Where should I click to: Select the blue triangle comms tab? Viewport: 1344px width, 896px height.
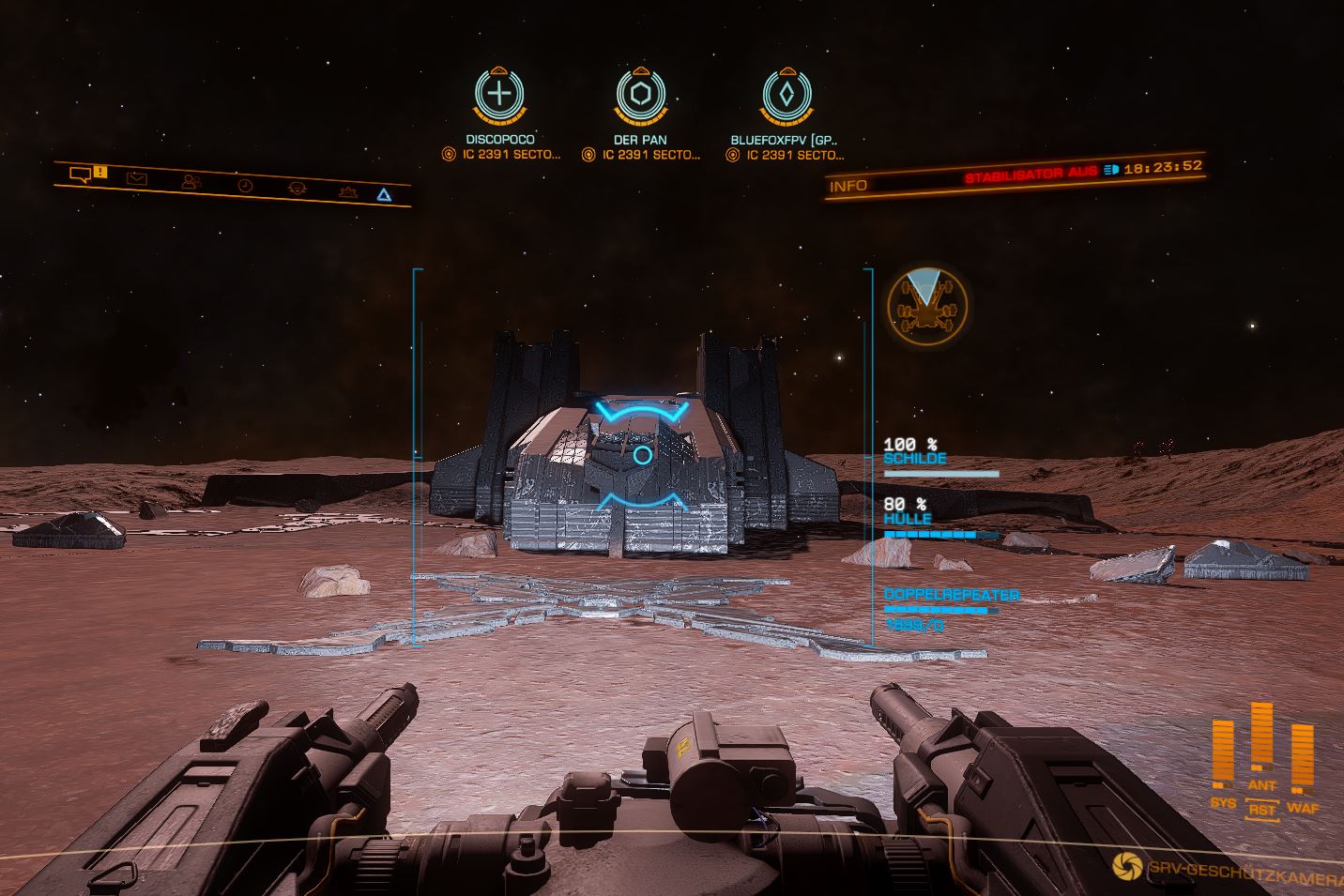[383, 195]
